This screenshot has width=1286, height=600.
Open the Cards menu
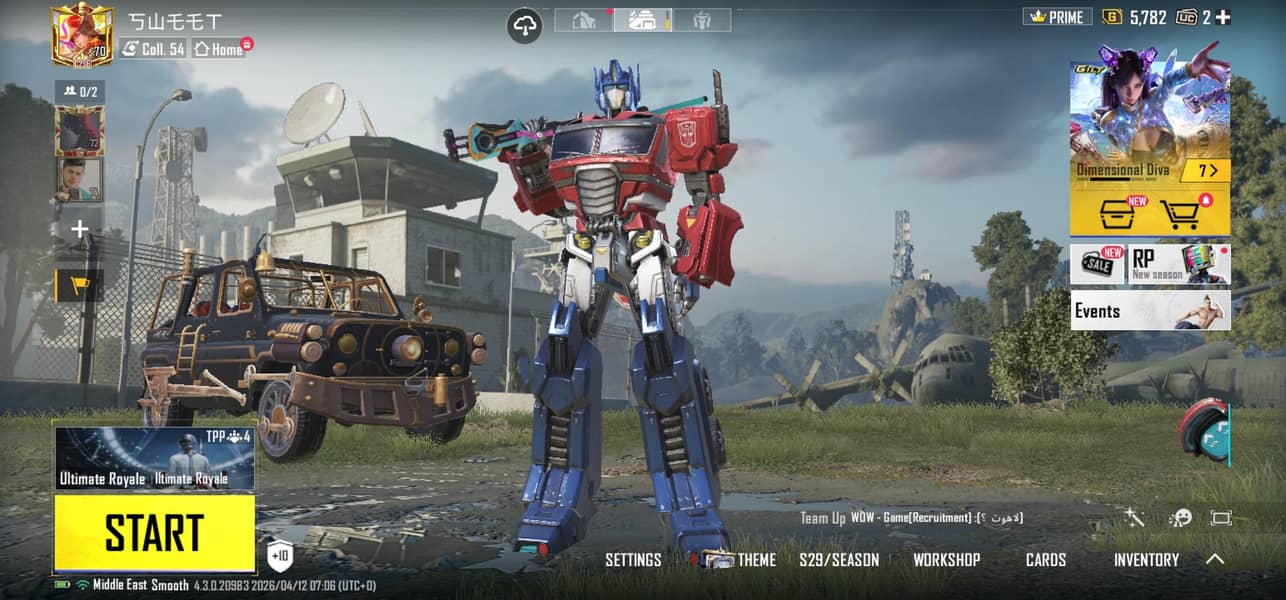1045,560
